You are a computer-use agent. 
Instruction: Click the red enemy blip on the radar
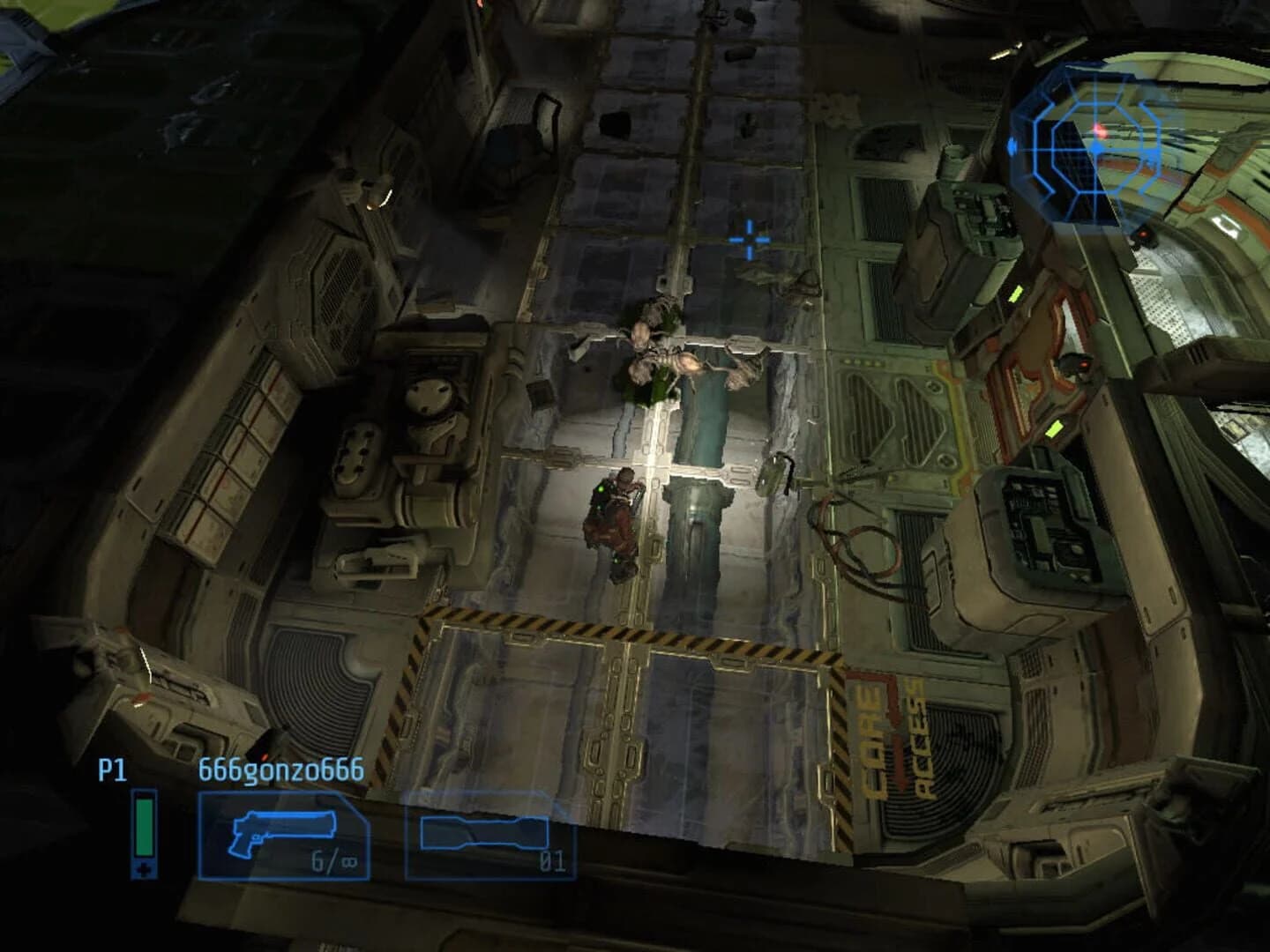pos(1100,130)
